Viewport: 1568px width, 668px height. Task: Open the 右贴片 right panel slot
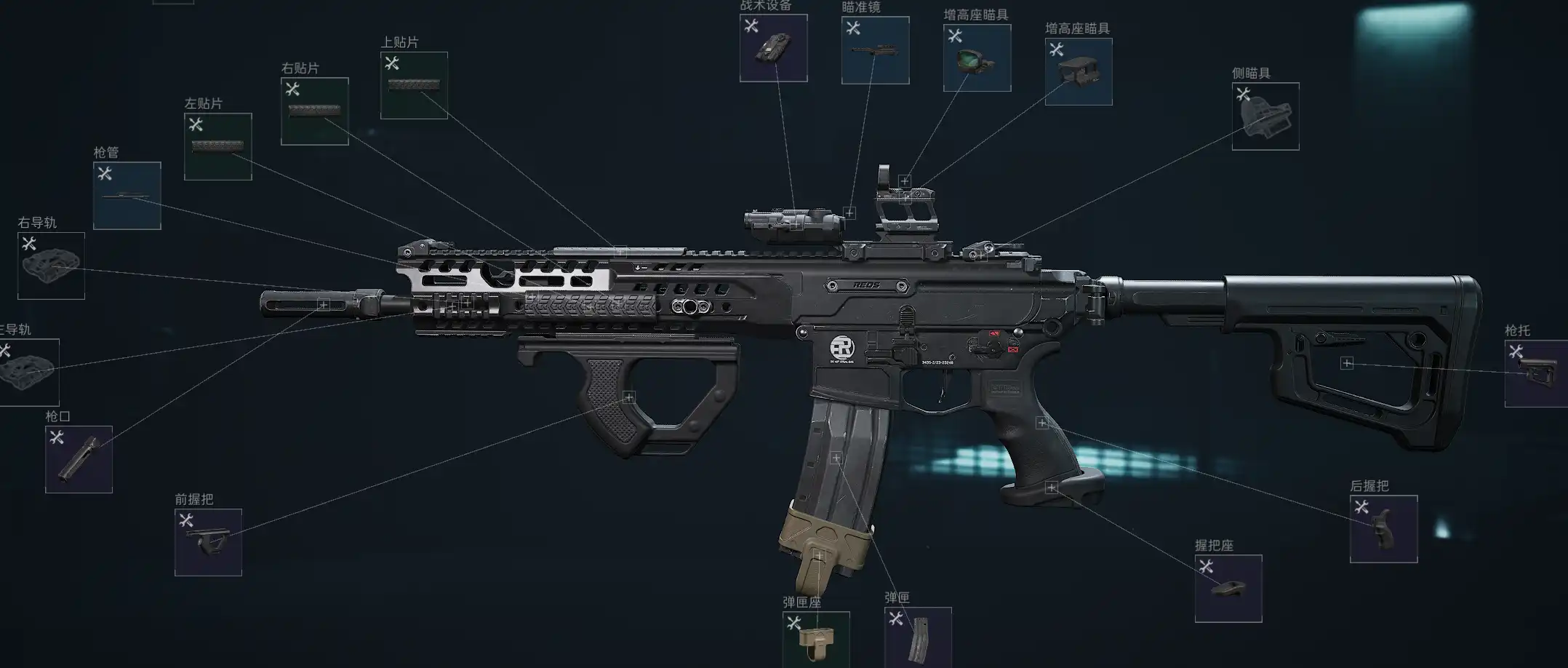pyautogui.click(x=314, y=111)
